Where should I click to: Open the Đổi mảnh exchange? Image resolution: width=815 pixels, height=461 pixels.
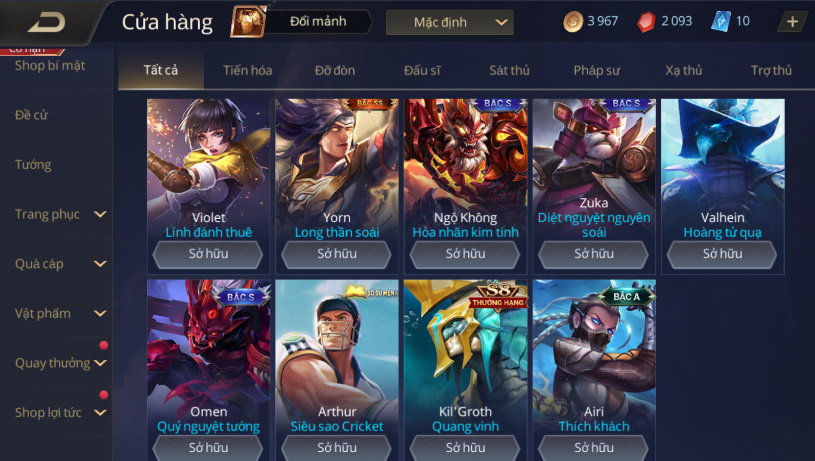click(x=300, y=22)
